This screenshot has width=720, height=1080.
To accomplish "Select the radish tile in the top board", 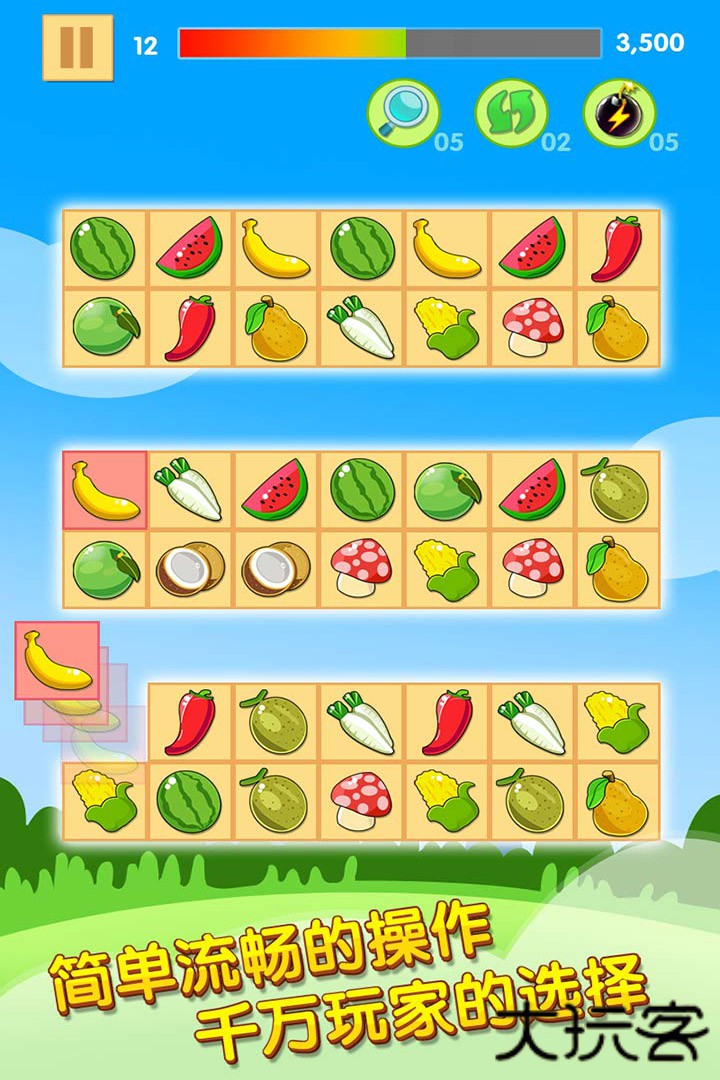I will pos(362,327).
